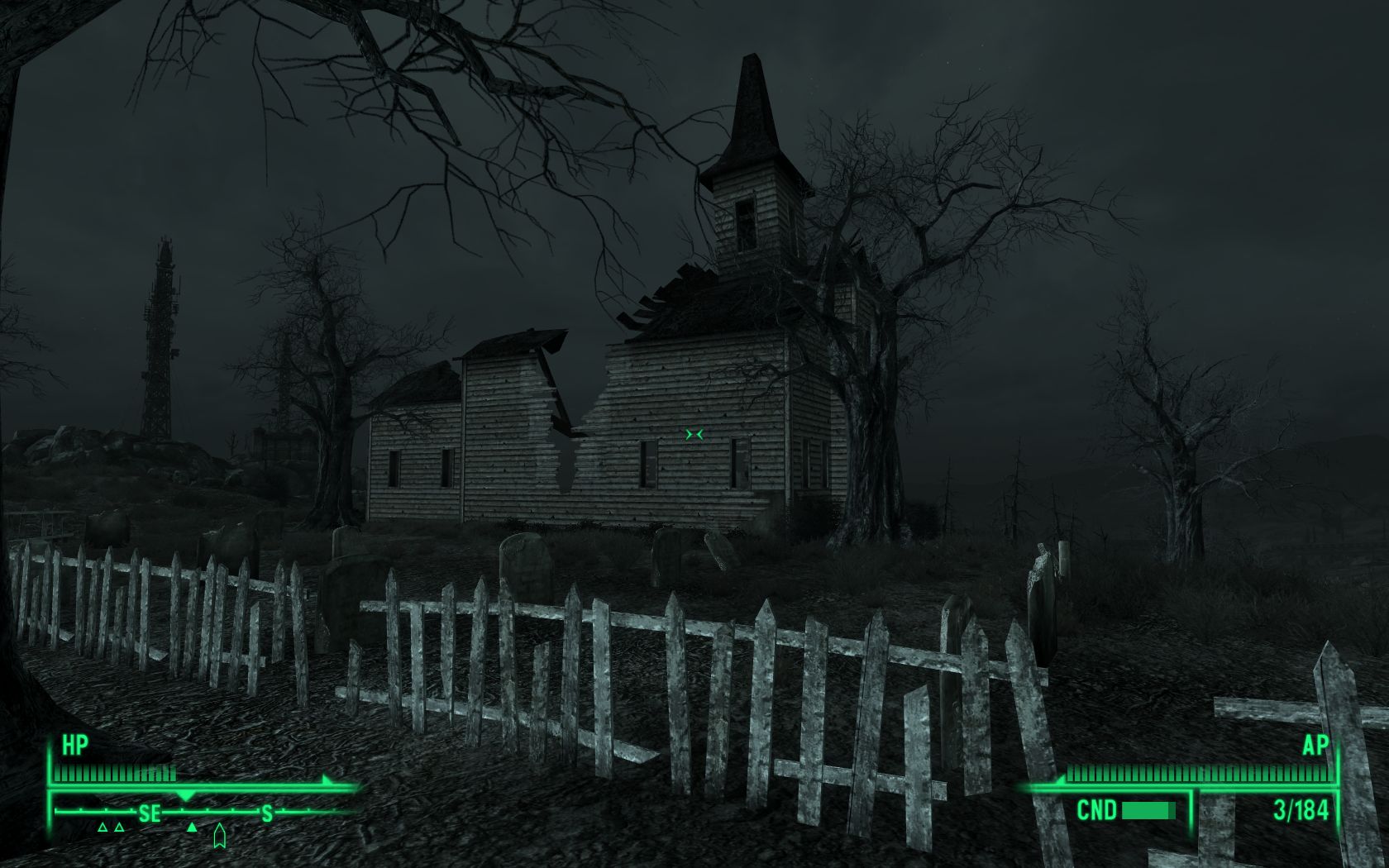Select the quest arrow marker on the compass
Image resolution: width=1389 pixels, height=868 pixels.
tap(219, 836)
